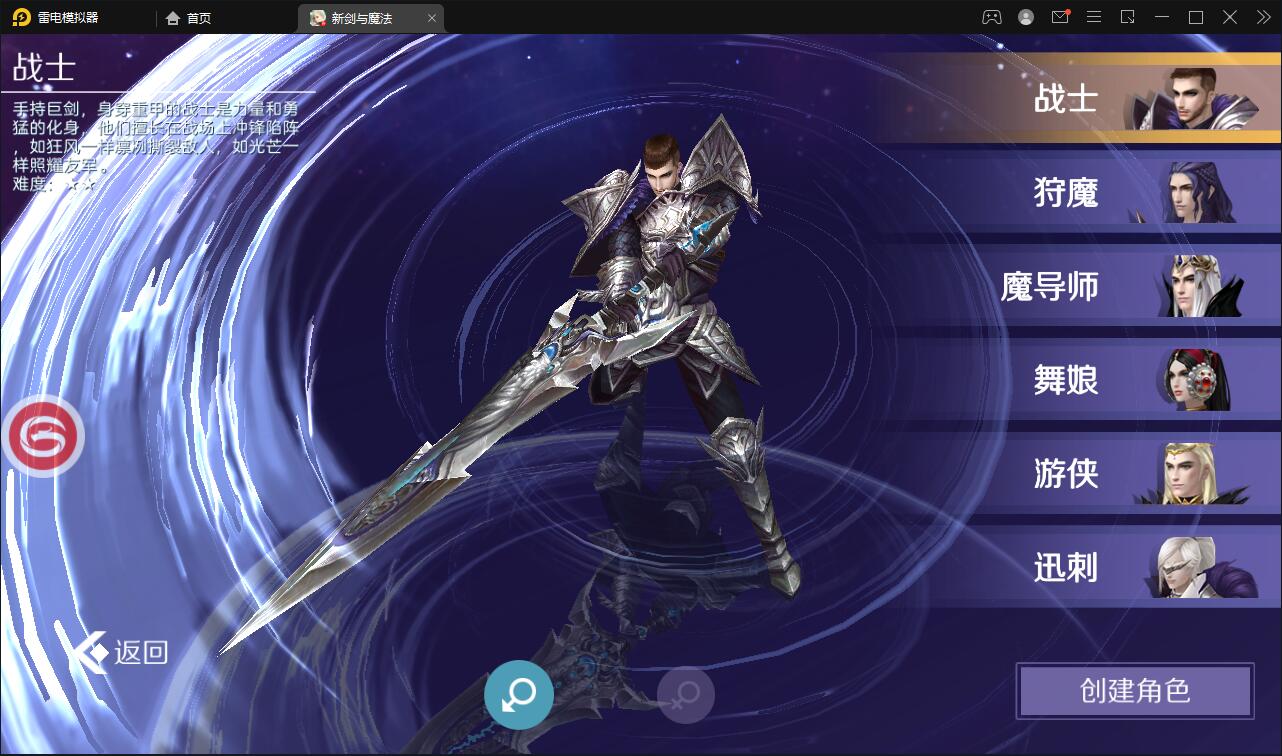The width and height of the screenshot is (1282, 756).
Task: Click the 游侠 portrait thumbnail
Action: 1190,474
